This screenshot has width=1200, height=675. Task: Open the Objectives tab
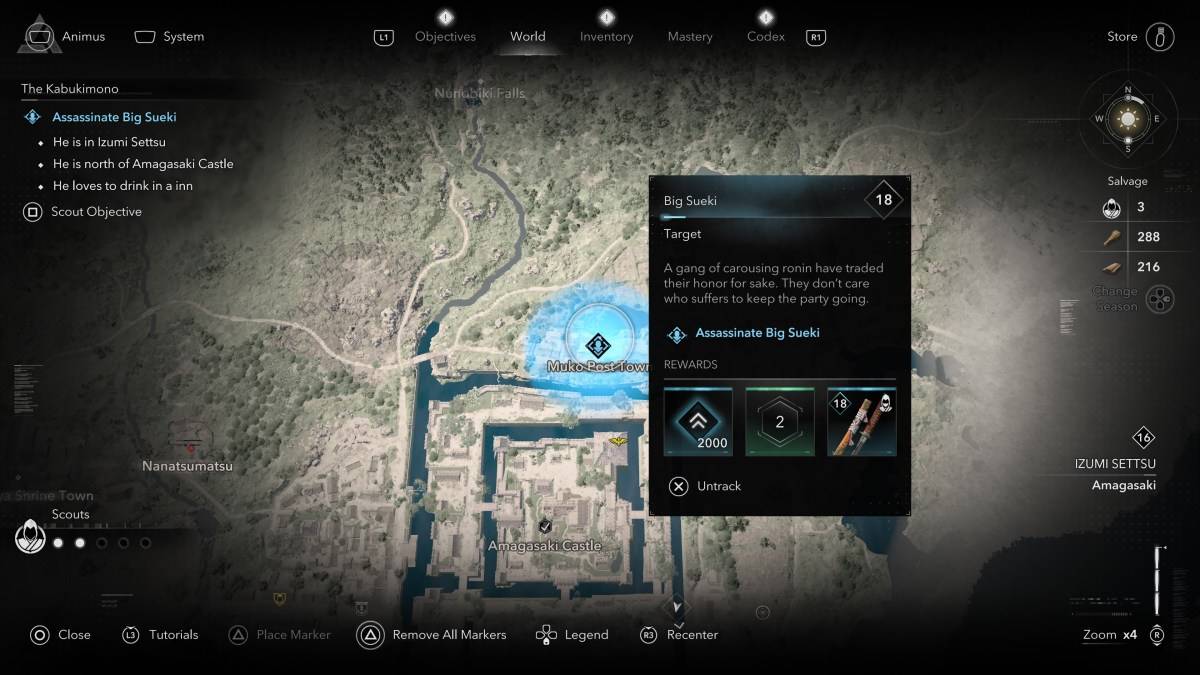click(x=445, y=37)
